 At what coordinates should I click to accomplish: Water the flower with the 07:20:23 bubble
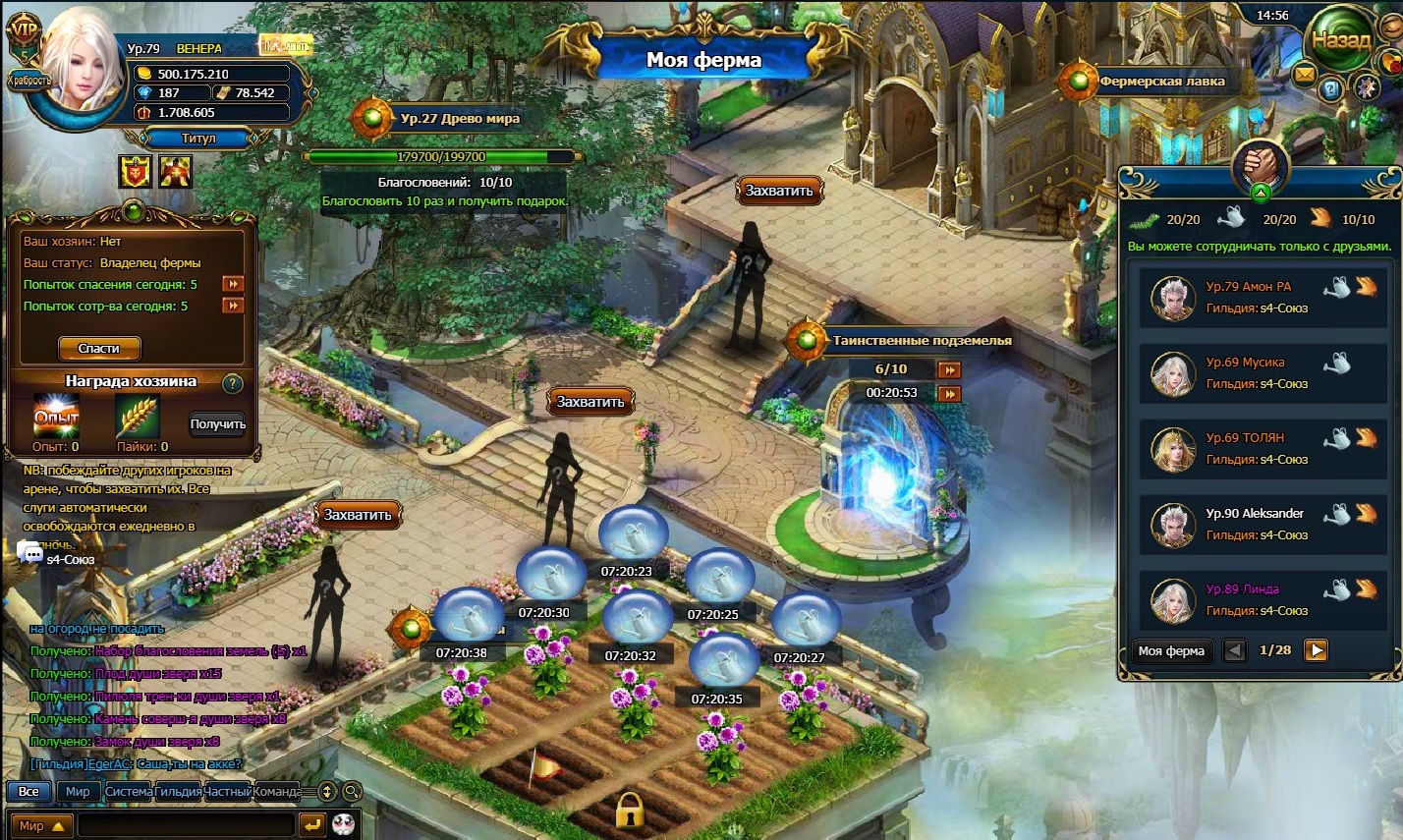[x=633, y=535]
